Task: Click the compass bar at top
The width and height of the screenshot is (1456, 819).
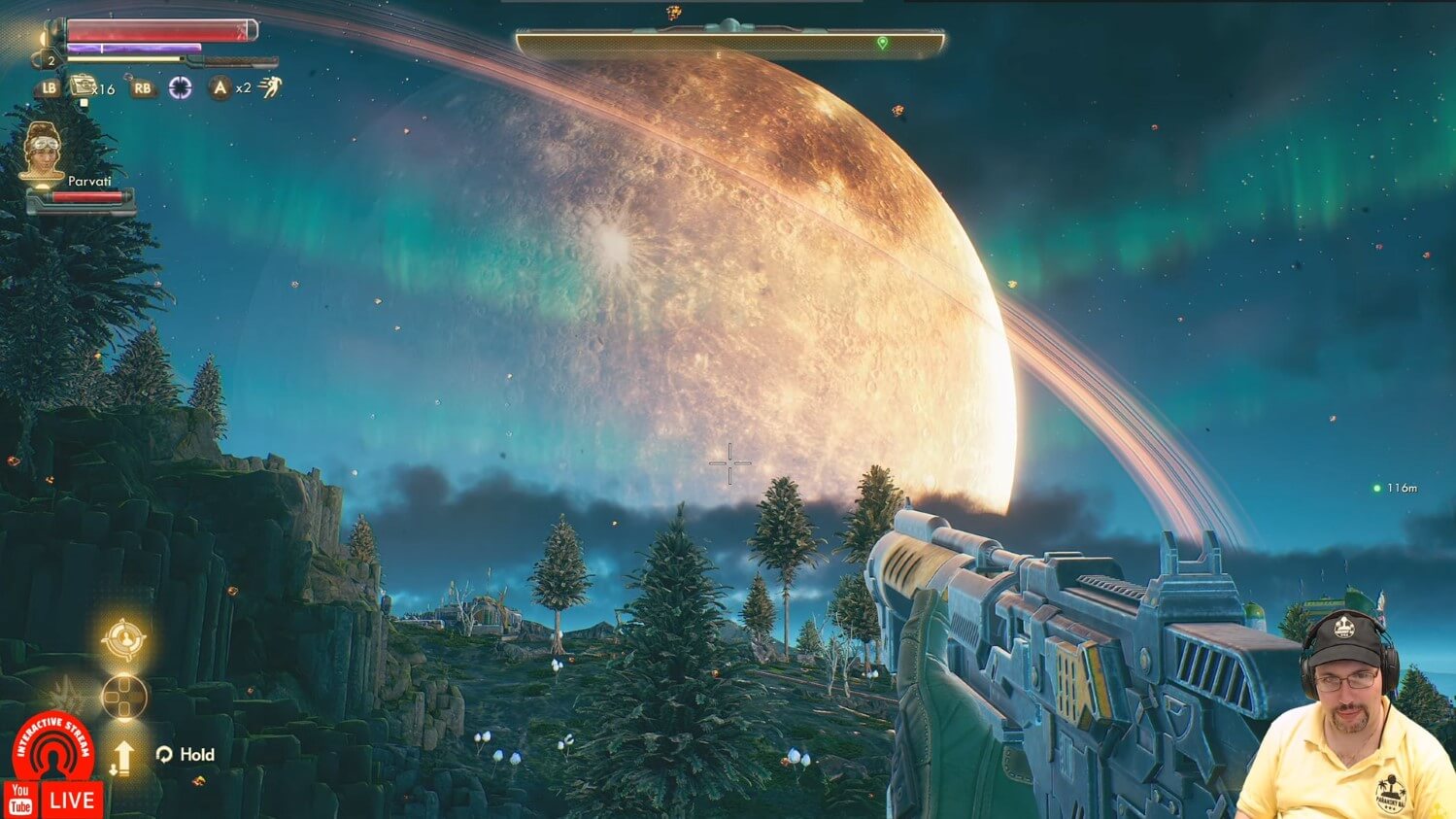Action: point(728,43)
